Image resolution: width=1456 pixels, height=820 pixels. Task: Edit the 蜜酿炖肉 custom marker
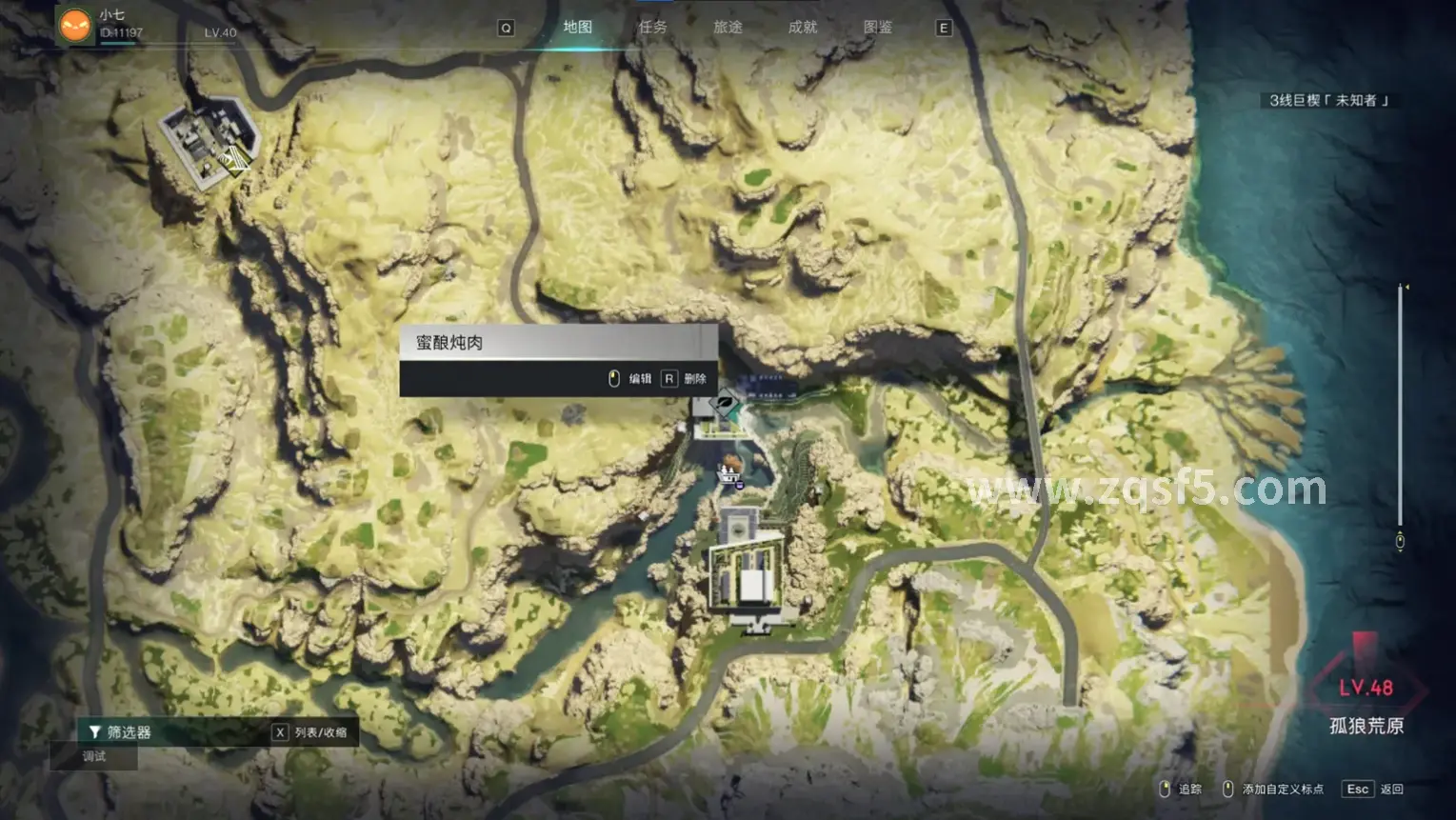click(630, 379)
